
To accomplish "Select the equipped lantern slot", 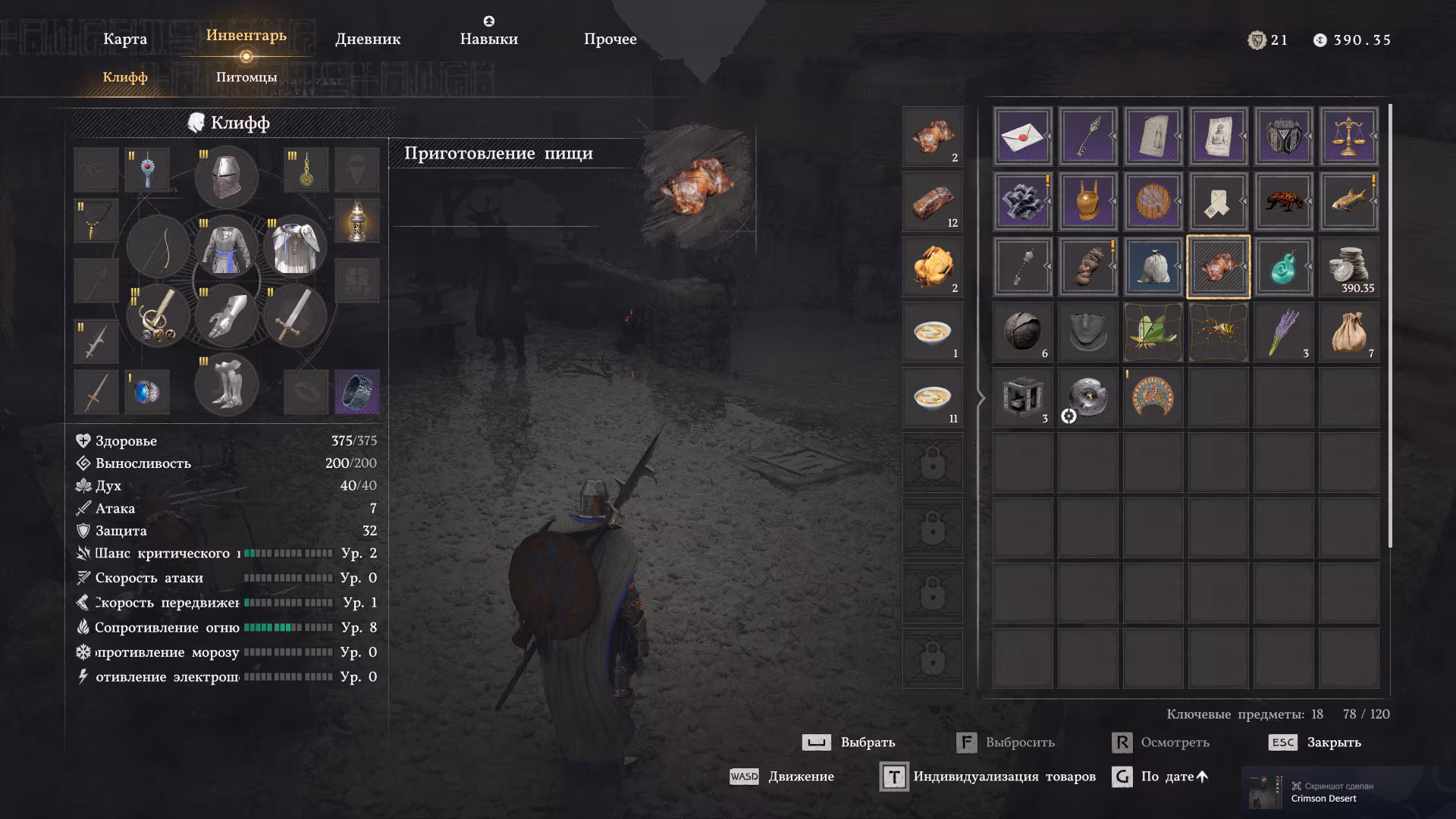I will pos(356,221).
